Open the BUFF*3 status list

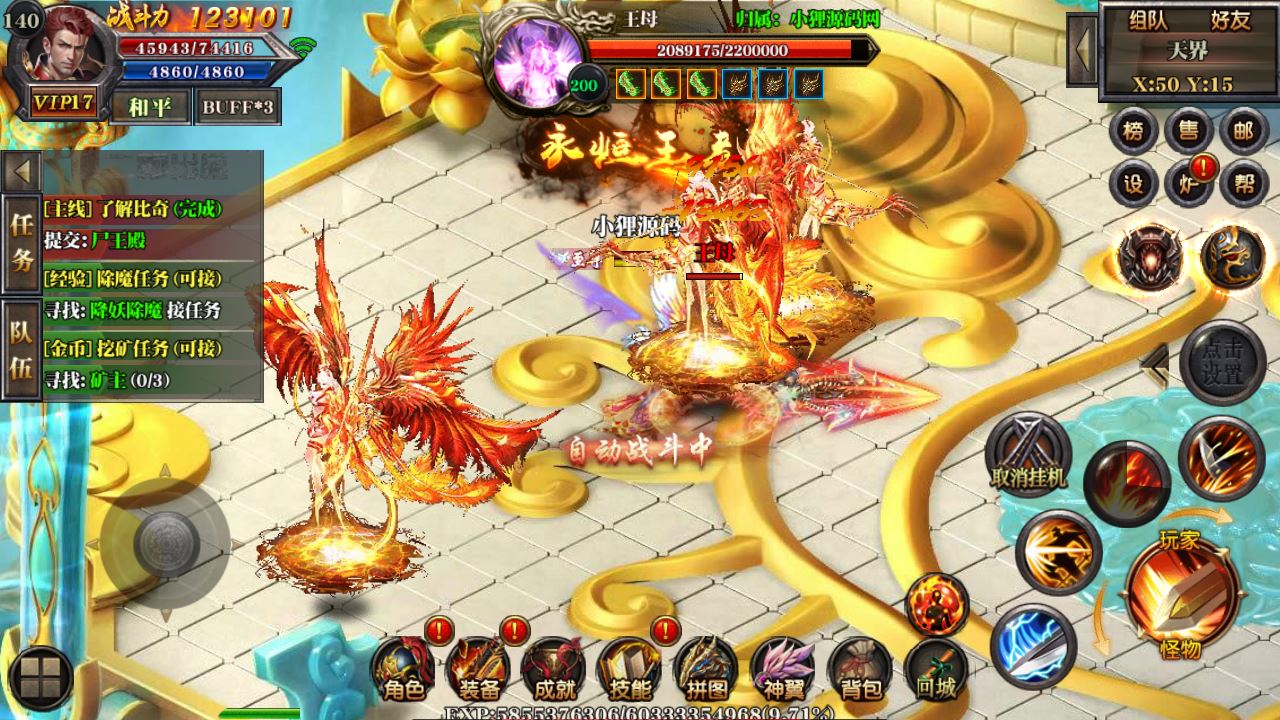pos(237,106)
